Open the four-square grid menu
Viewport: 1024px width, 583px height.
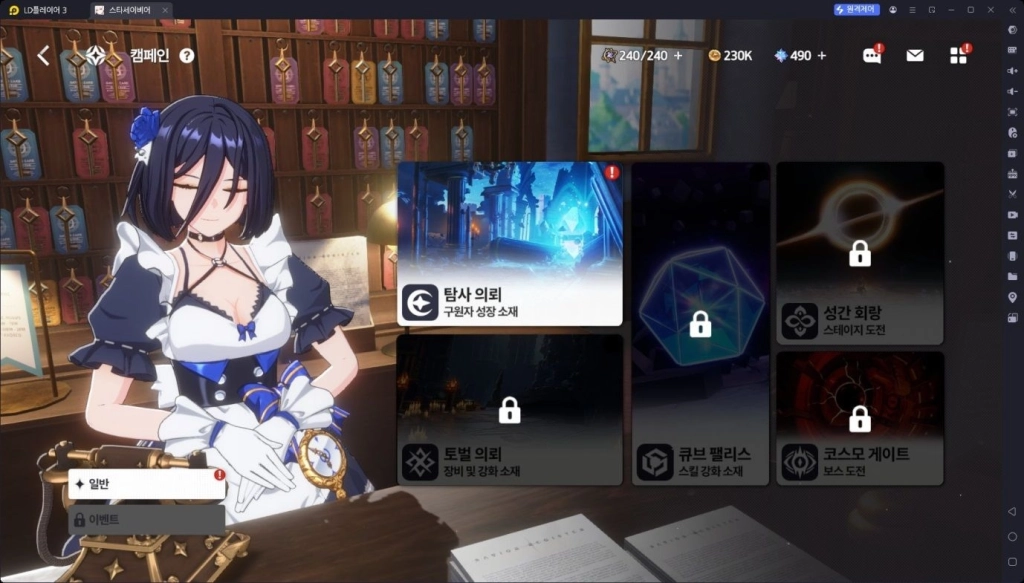(x=958, y=56)
